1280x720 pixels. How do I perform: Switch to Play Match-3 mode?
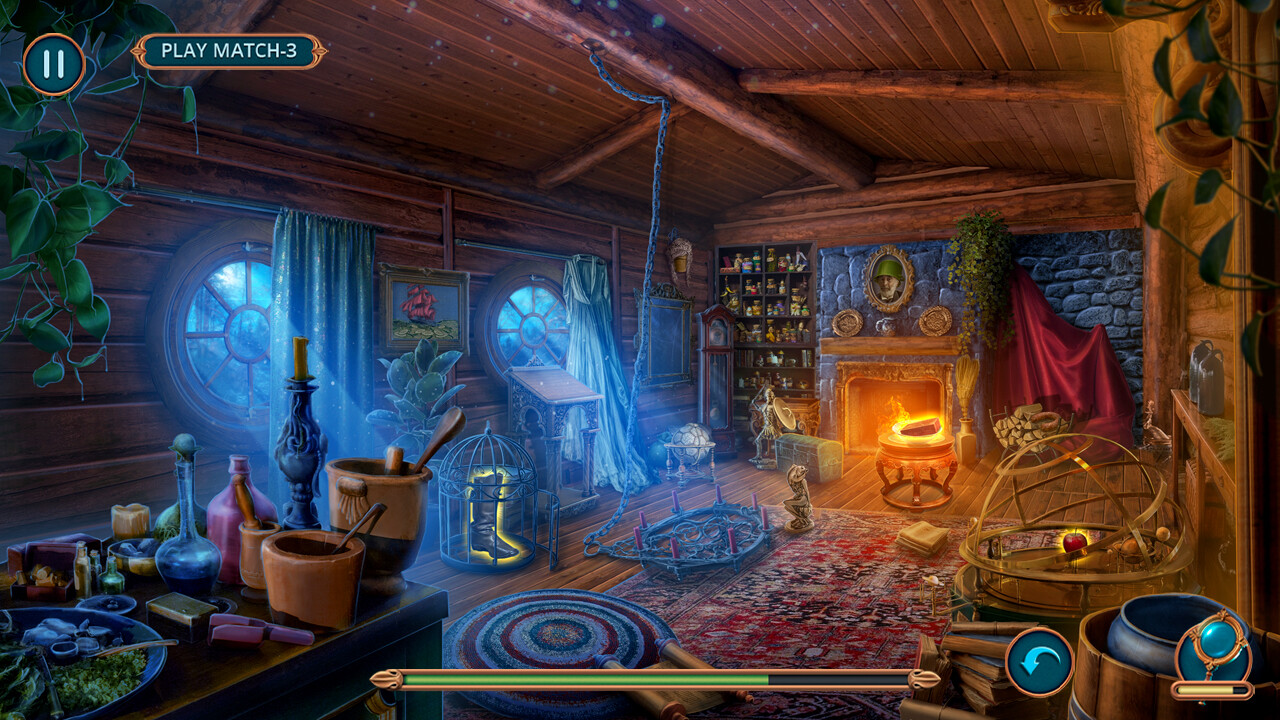(229, 51)
